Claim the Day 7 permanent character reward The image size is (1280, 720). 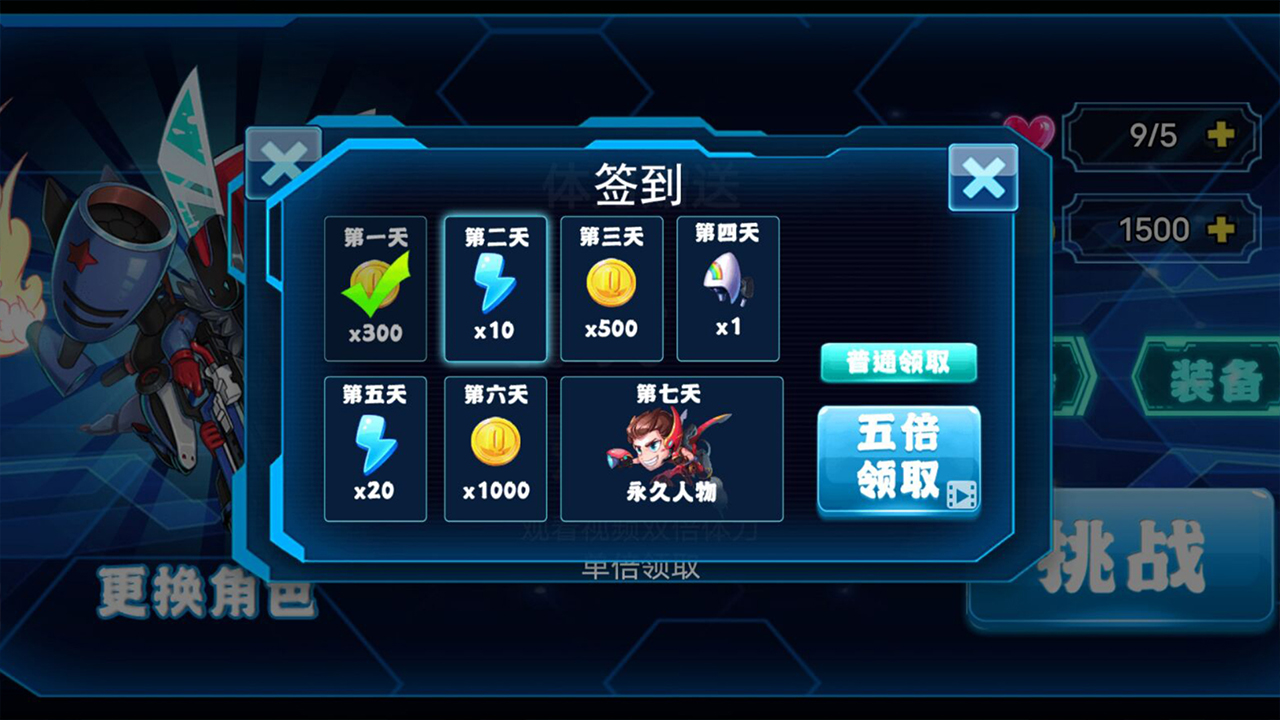(x=671, y=447)
